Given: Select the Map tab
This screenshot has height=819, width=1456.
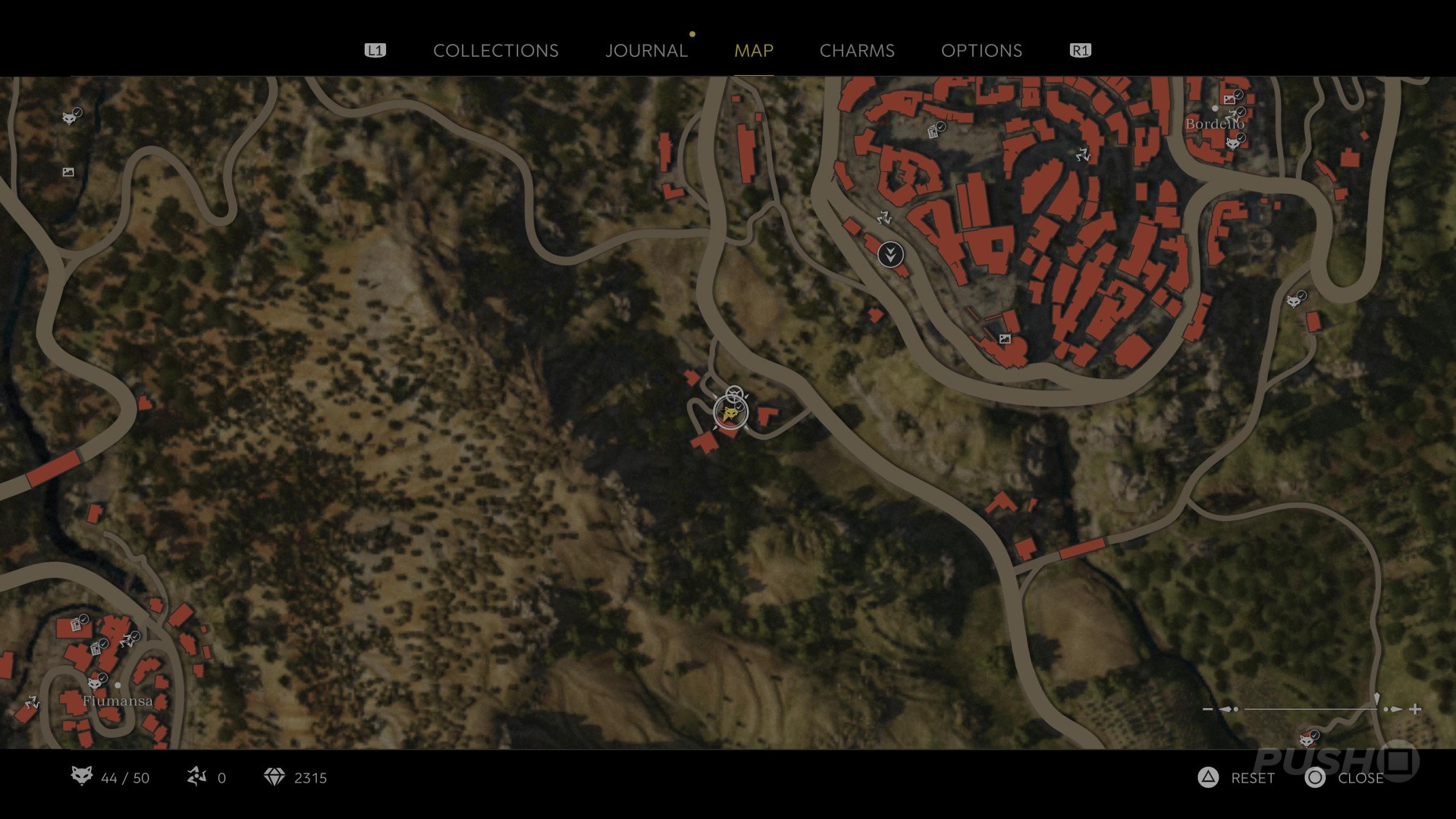Looking at the screenshot, I should coord(753,51).
